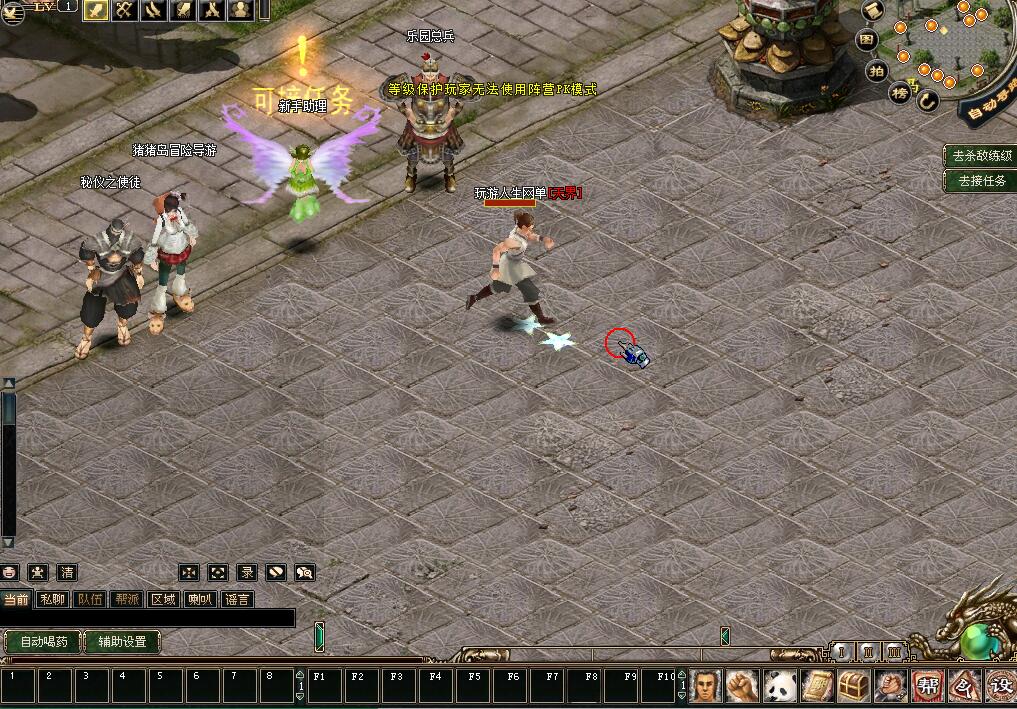Screen dimensions: 1017x709
Task: Open the 设 settings icon
Action: (x=1001, y=686)
